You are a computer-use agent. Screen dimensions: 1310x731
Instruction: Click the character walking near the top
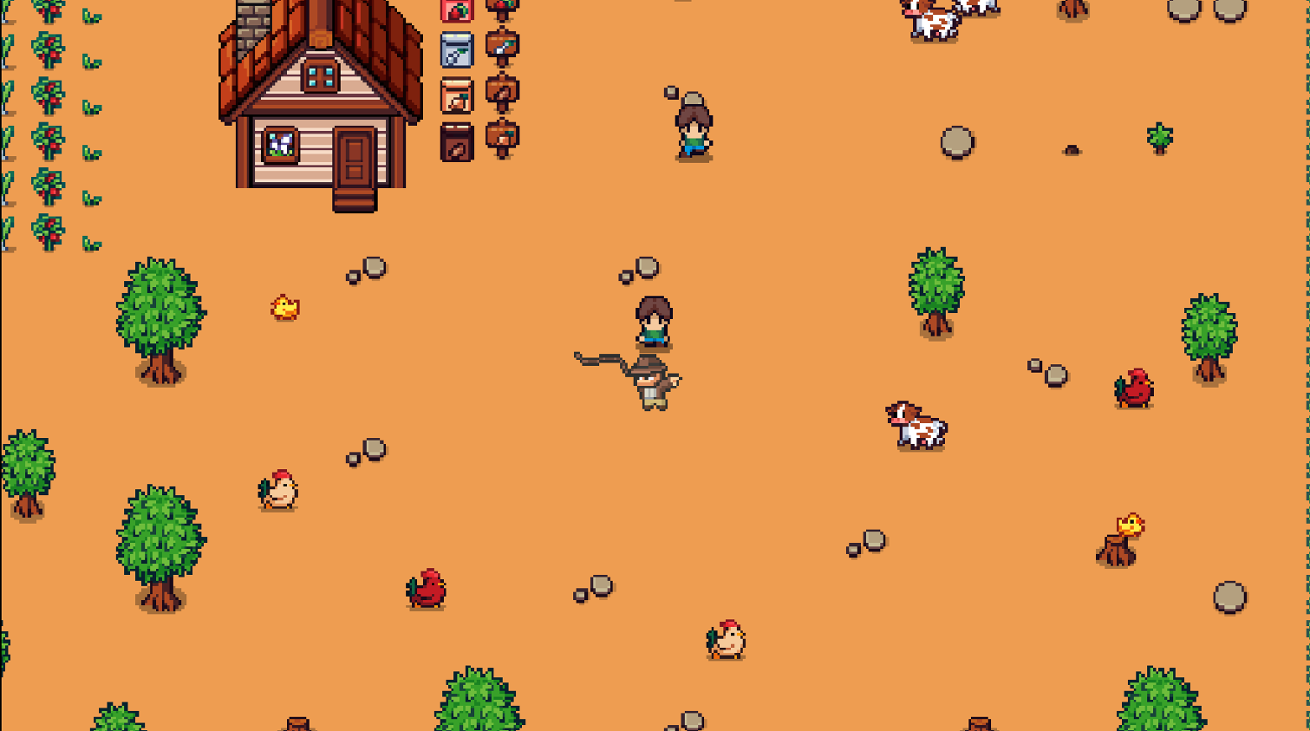pos(692,125)
